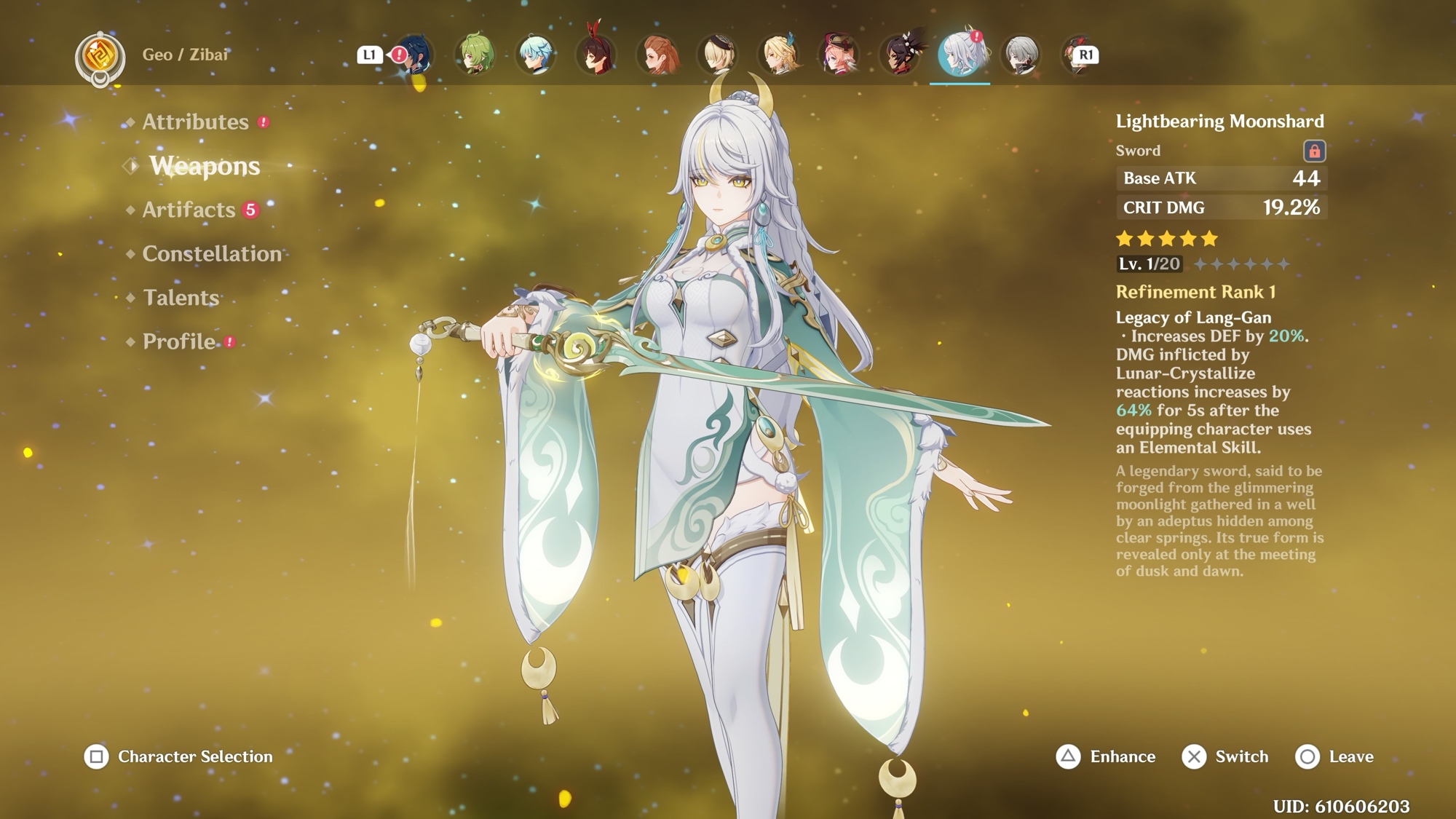This screenshot has height=819, width=1456.
Task: Select the Weapons menu entry
Action: click(x=205, y=166)
